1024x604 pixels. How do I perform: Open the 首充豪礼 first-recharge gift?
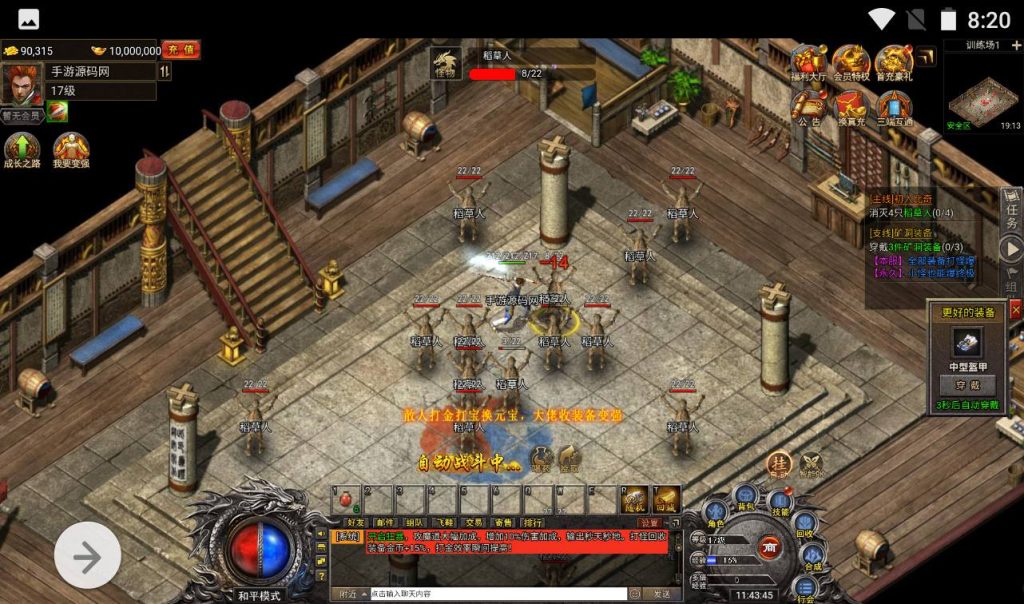pyautogui.click(x=894, y=64)
